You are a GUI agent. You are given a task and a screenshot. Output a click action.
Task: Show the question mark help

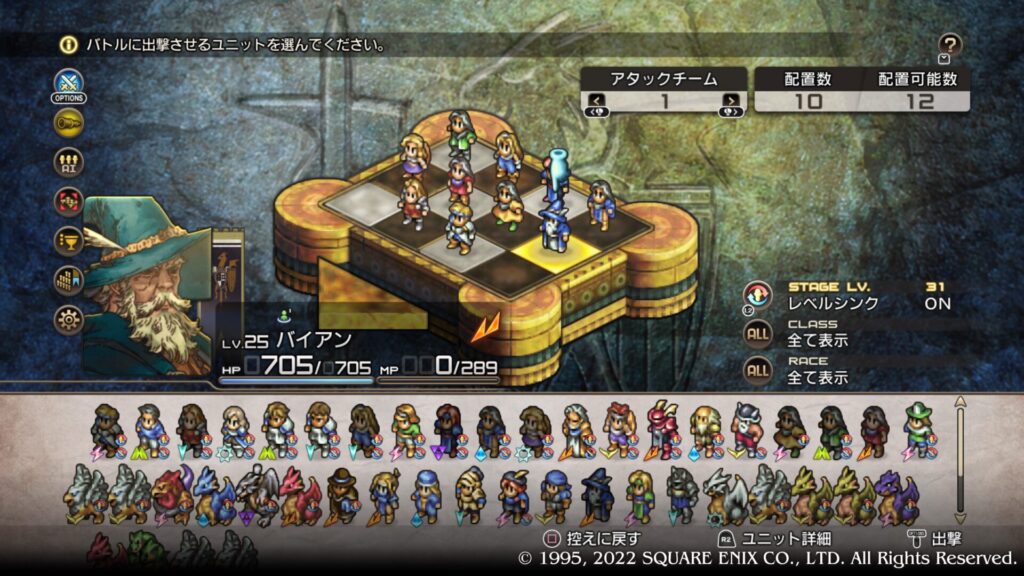click(950, 44)
